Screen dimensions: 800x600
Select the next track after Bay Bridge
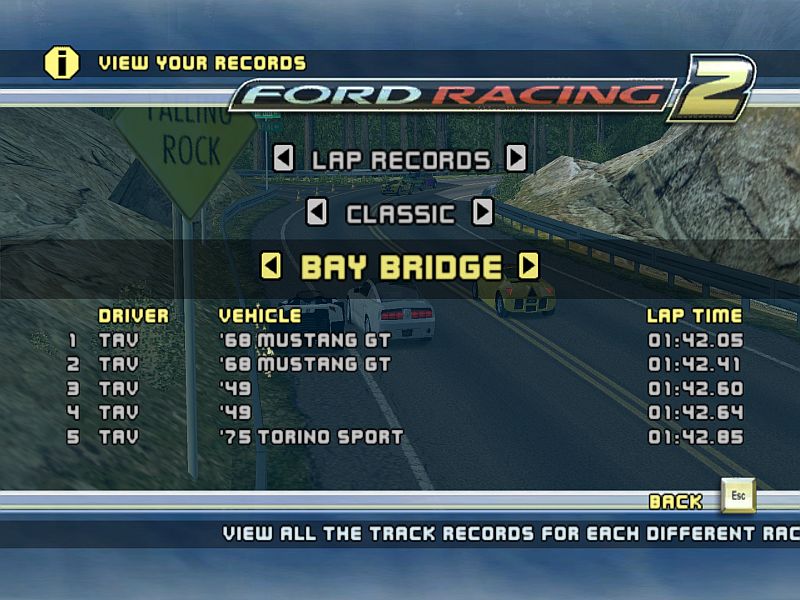click(x=529, y=266)
